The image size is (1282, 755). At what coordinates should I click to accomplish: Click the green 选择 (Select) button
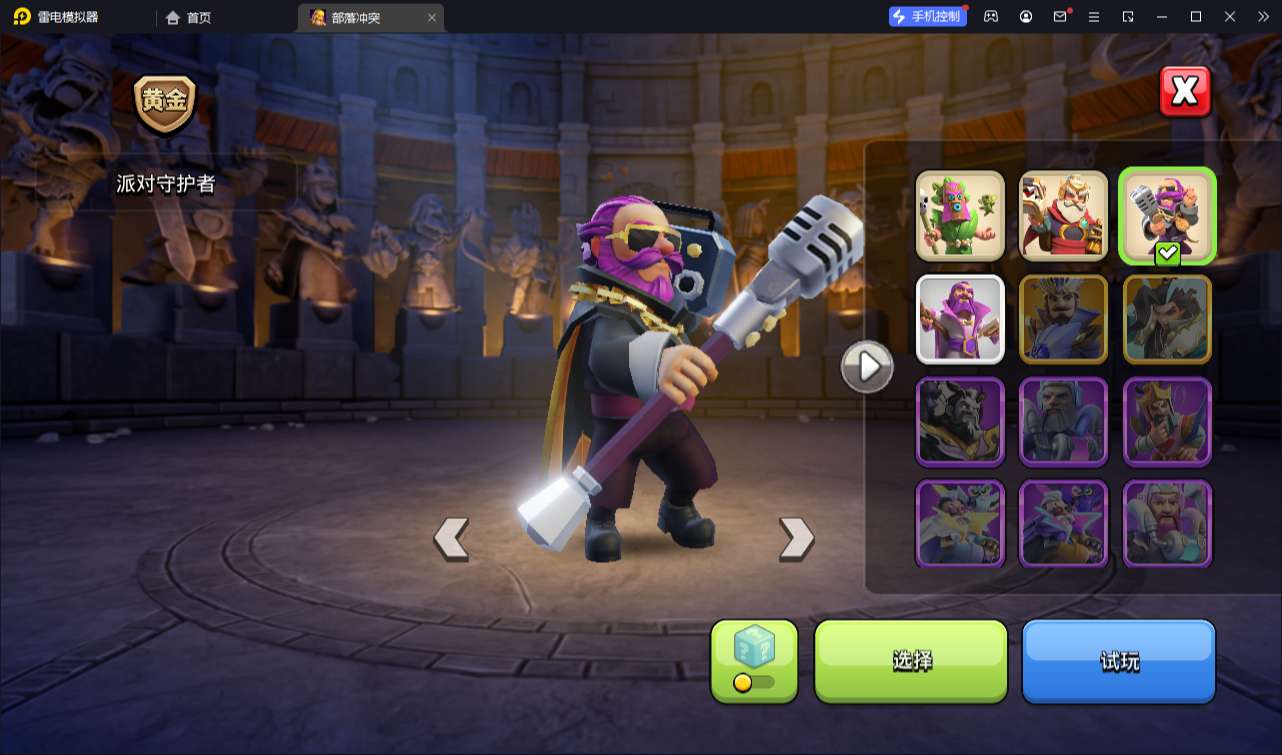(x=911, y=660)
